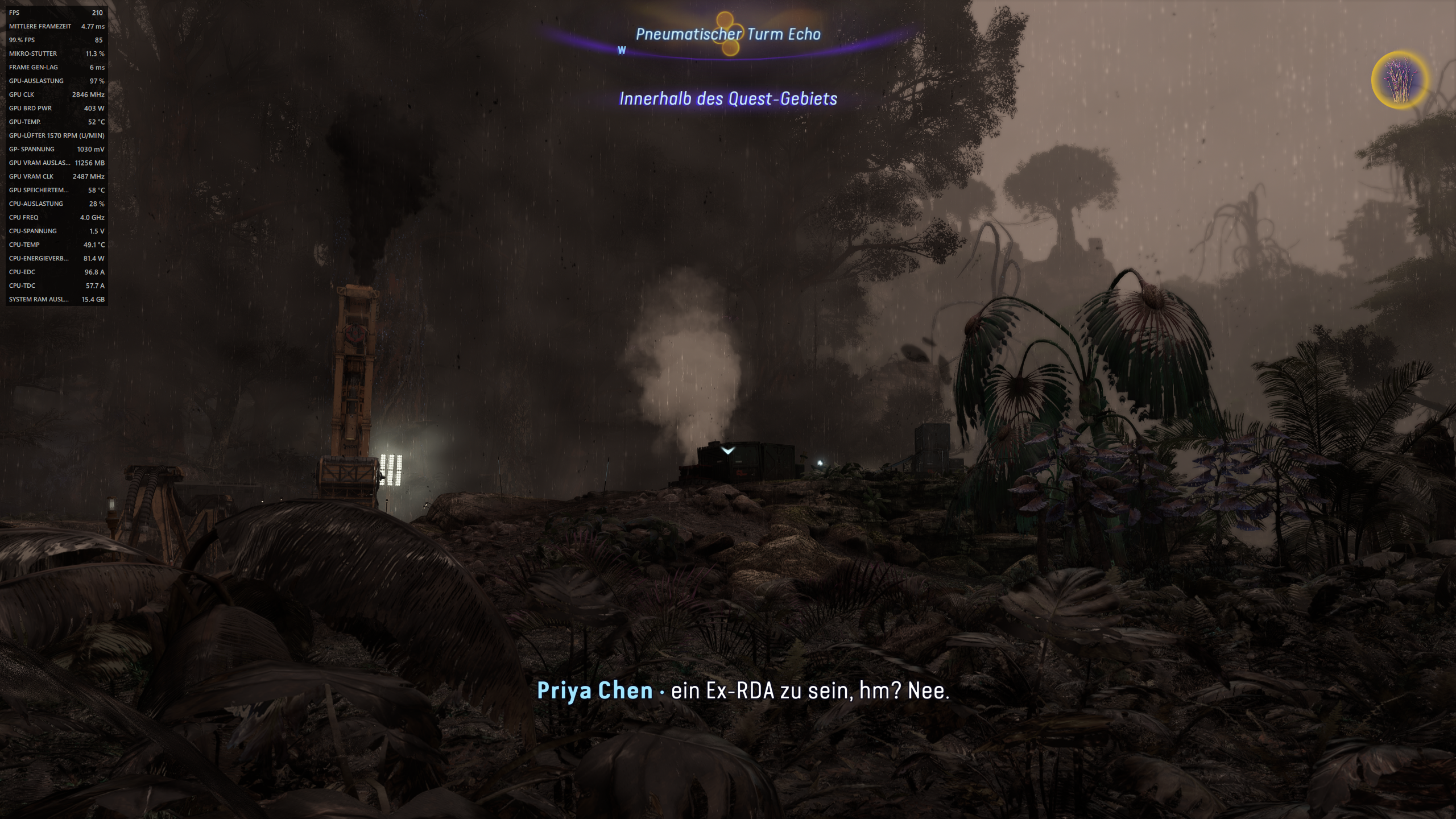Open the Pneumatischer Turm Echo quest tracker
The width and height of the screenshot is (1456, 819).
pos(728,34)
